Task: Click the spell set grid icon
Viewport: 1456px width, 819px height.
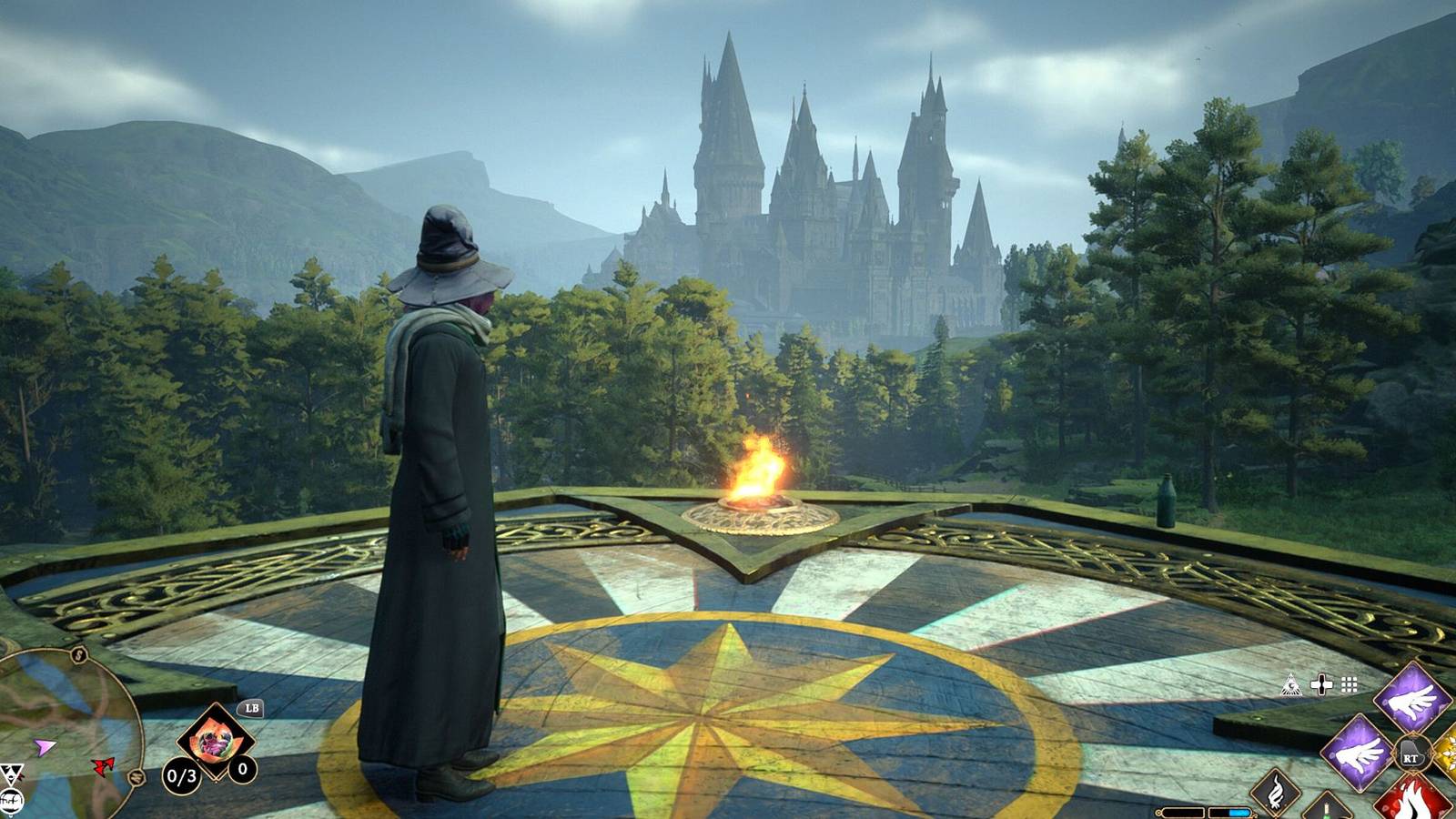Action: click(1348, 684)
